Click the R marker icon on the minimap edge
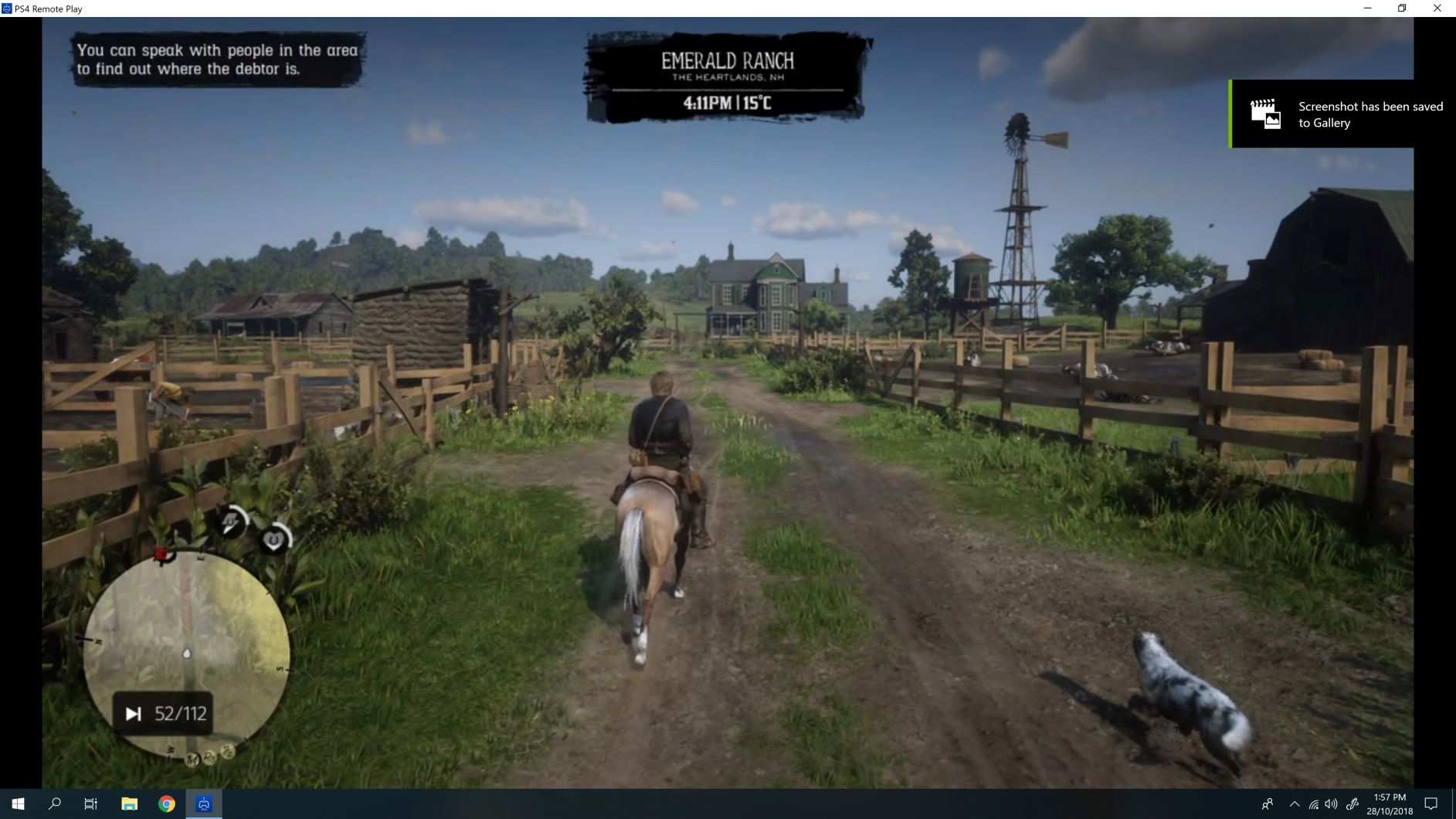The image size is (1456, 819). (x=208, y=756)
